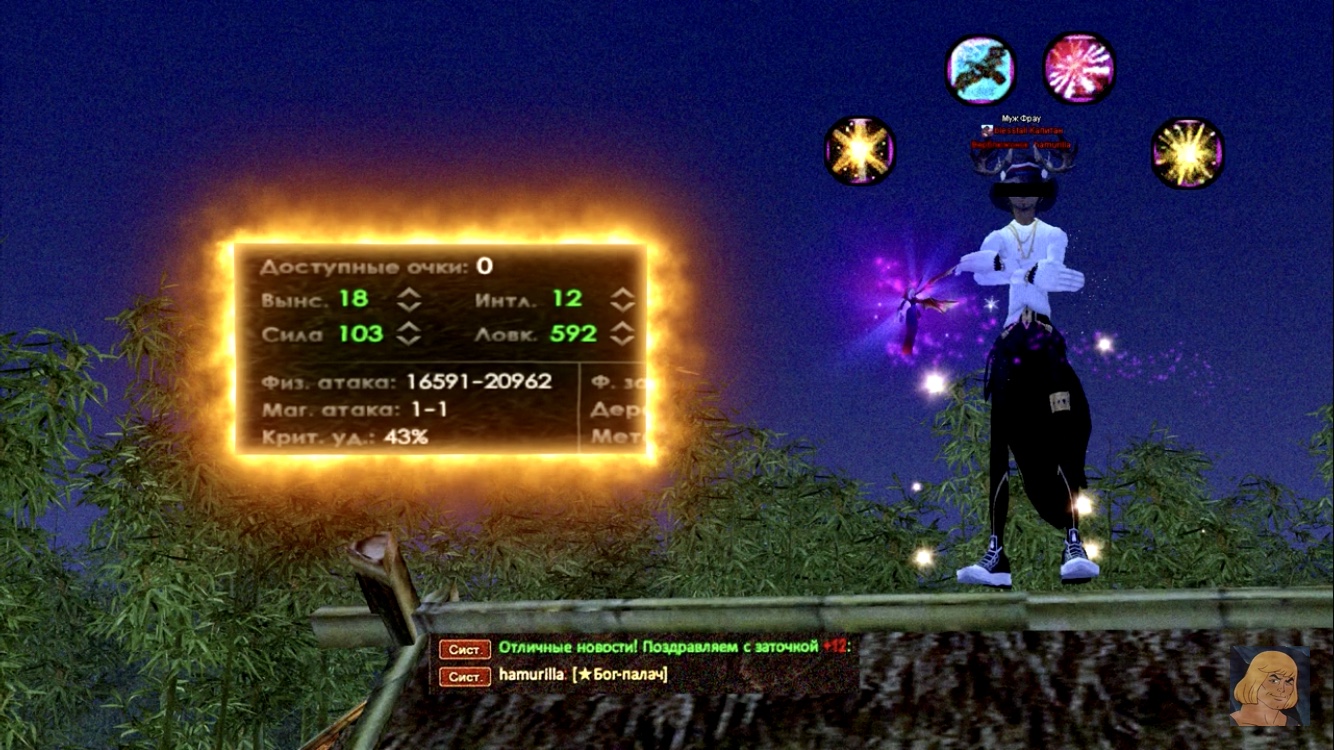
Task: Adjust the Вынс. stat stepper arrows
Action: [408, 299]
